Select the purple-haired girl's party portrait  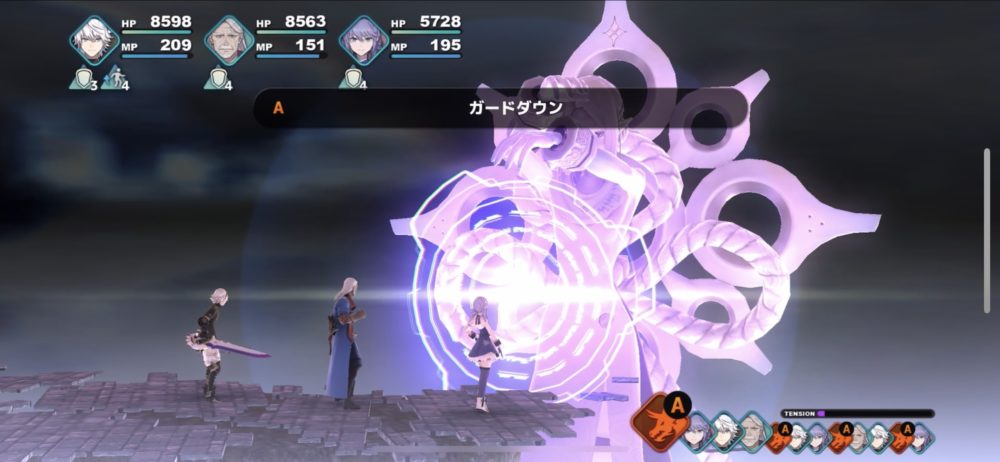(363, 39)
